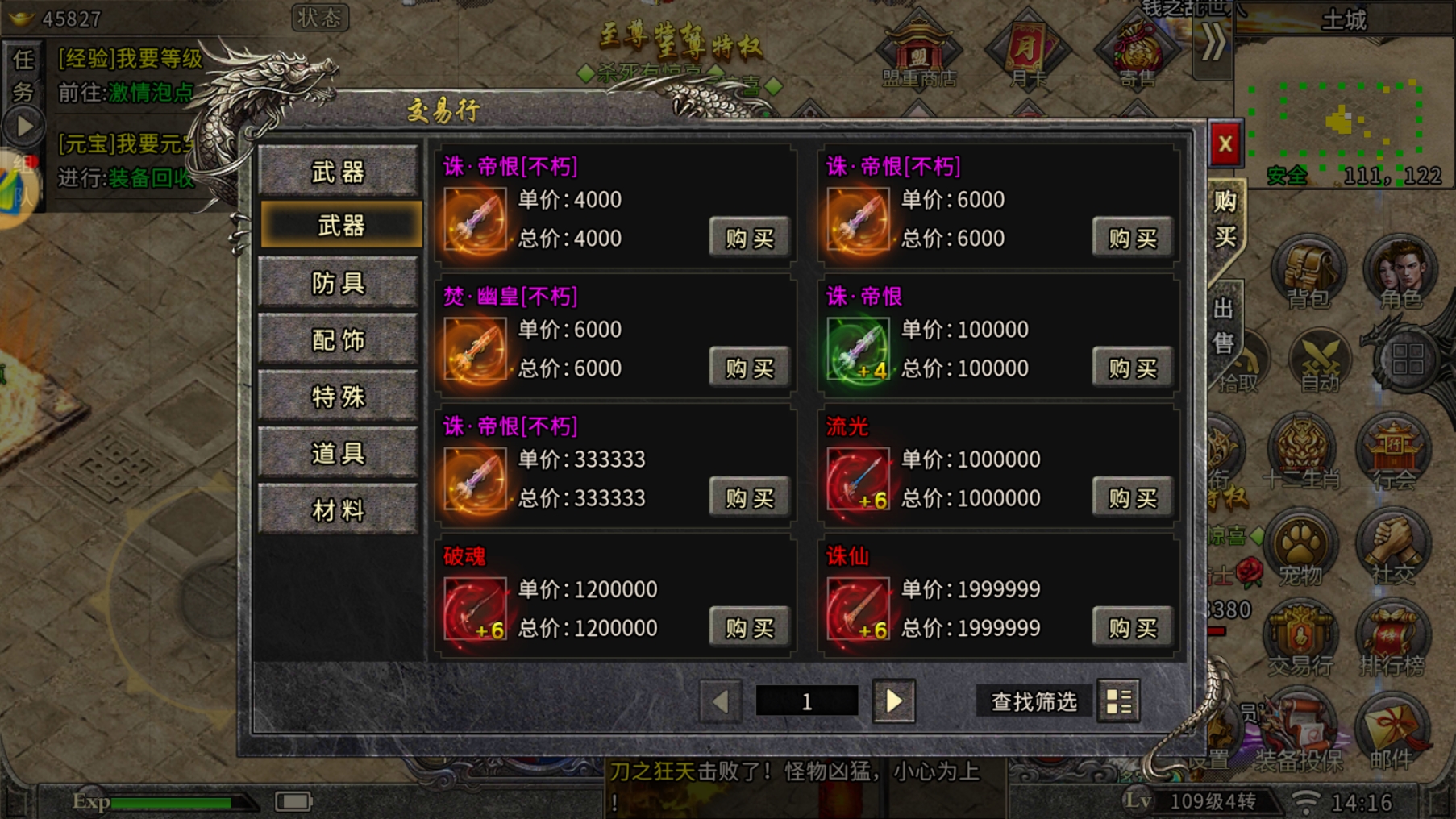The image size is (1456, 819).
Task: Switch to the 配饰 accessories category
Action: coord(339,340)
